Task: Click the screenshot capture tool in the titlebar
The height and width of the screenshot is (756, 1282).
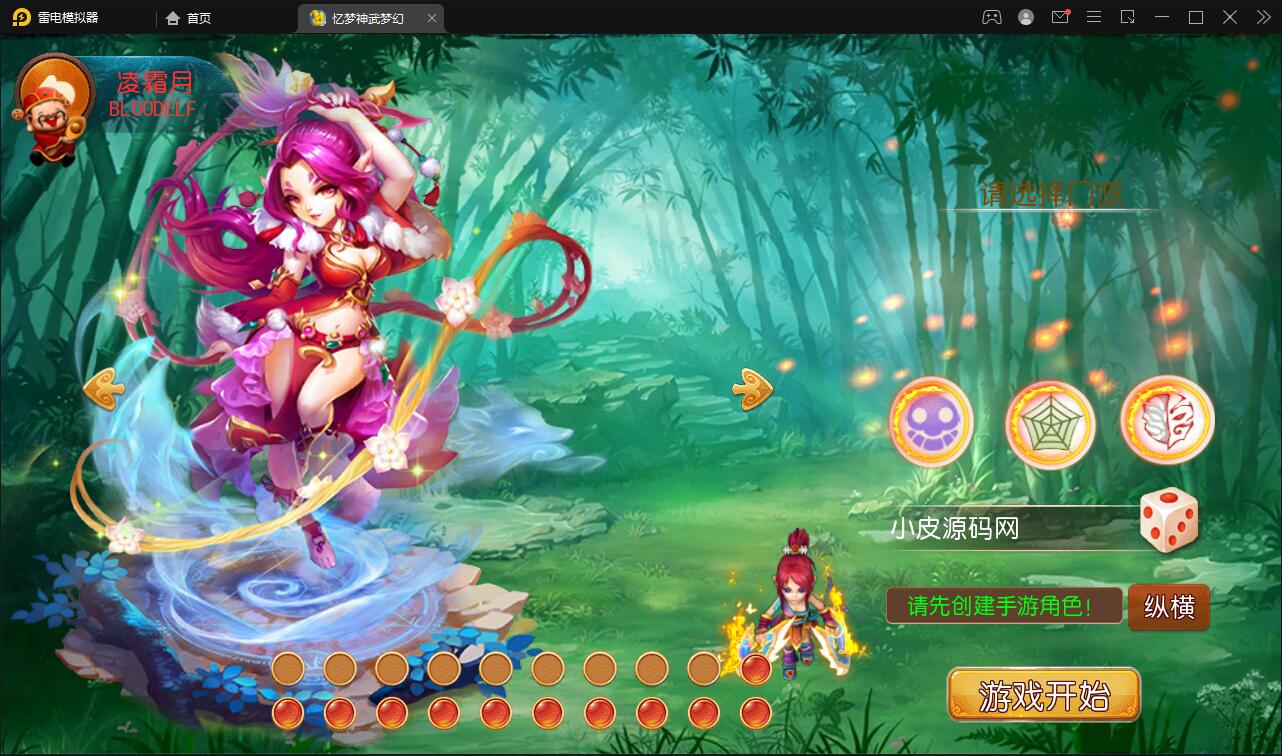Action: [1128, 17]
